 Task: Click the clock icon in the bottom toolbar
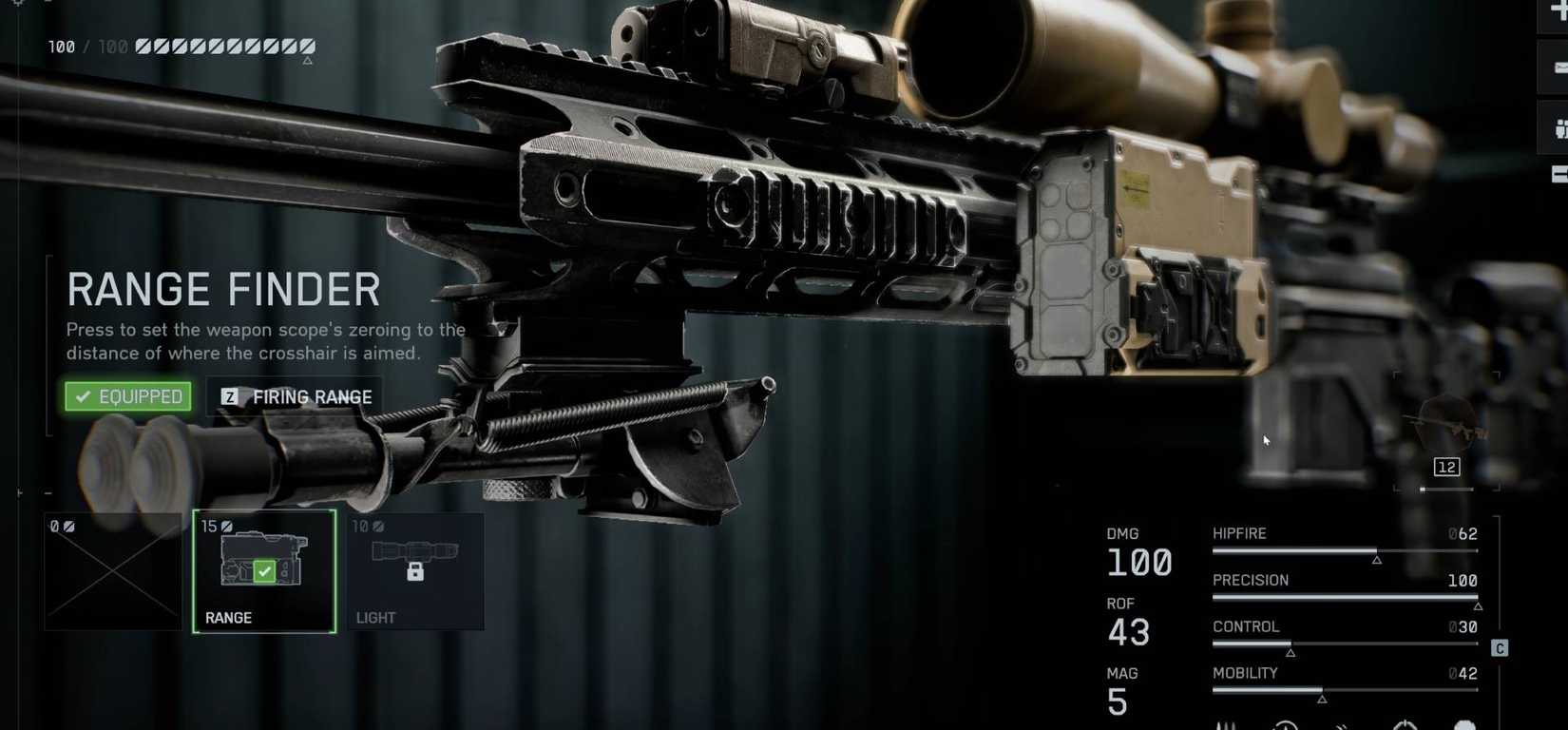coord(1285,724)
